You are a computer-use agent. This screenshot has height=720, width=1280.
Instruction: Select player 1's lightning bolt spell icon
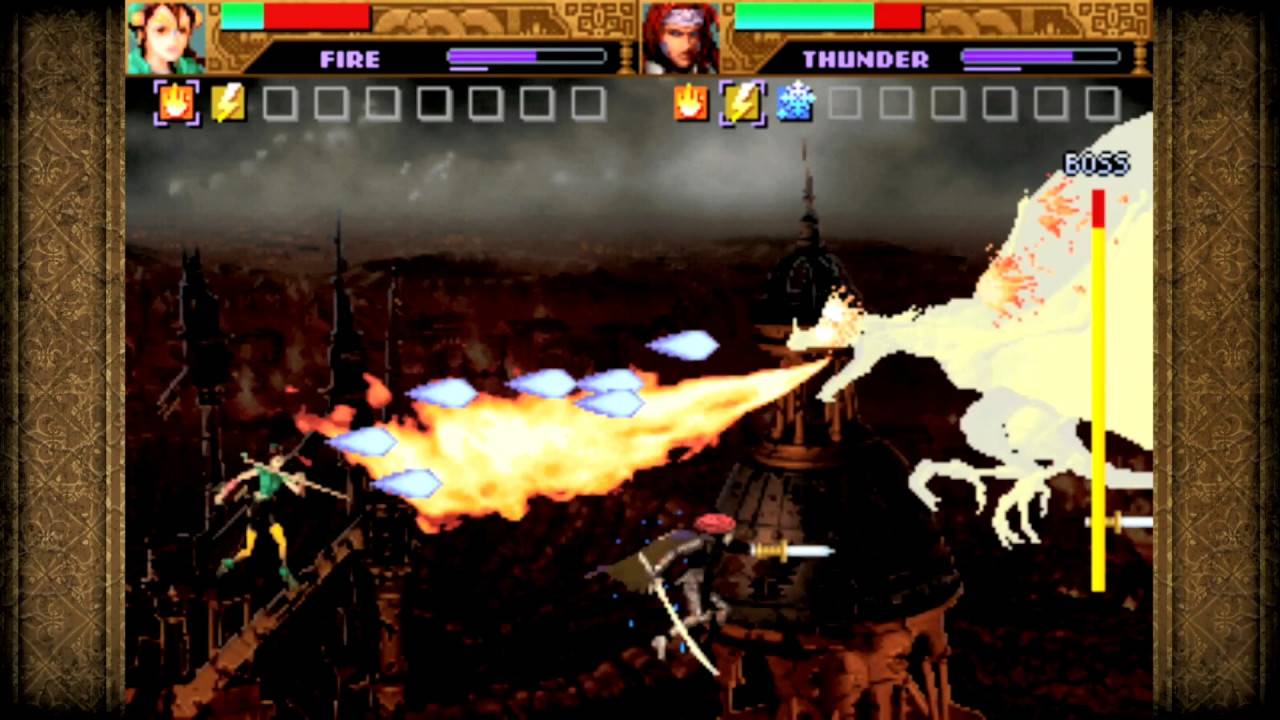227,103
